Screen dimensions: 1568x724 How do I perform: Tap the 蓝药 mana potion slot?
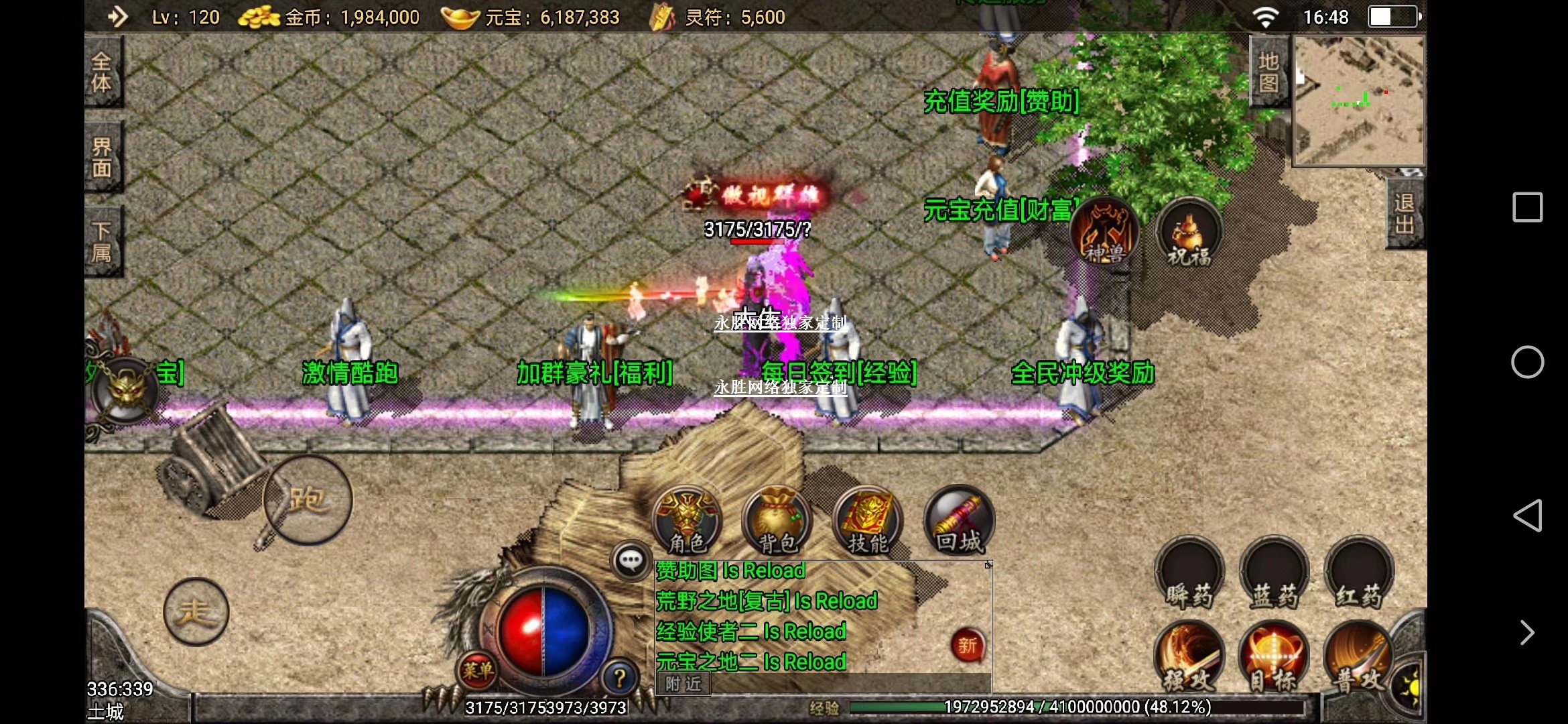click(1274, 575)
